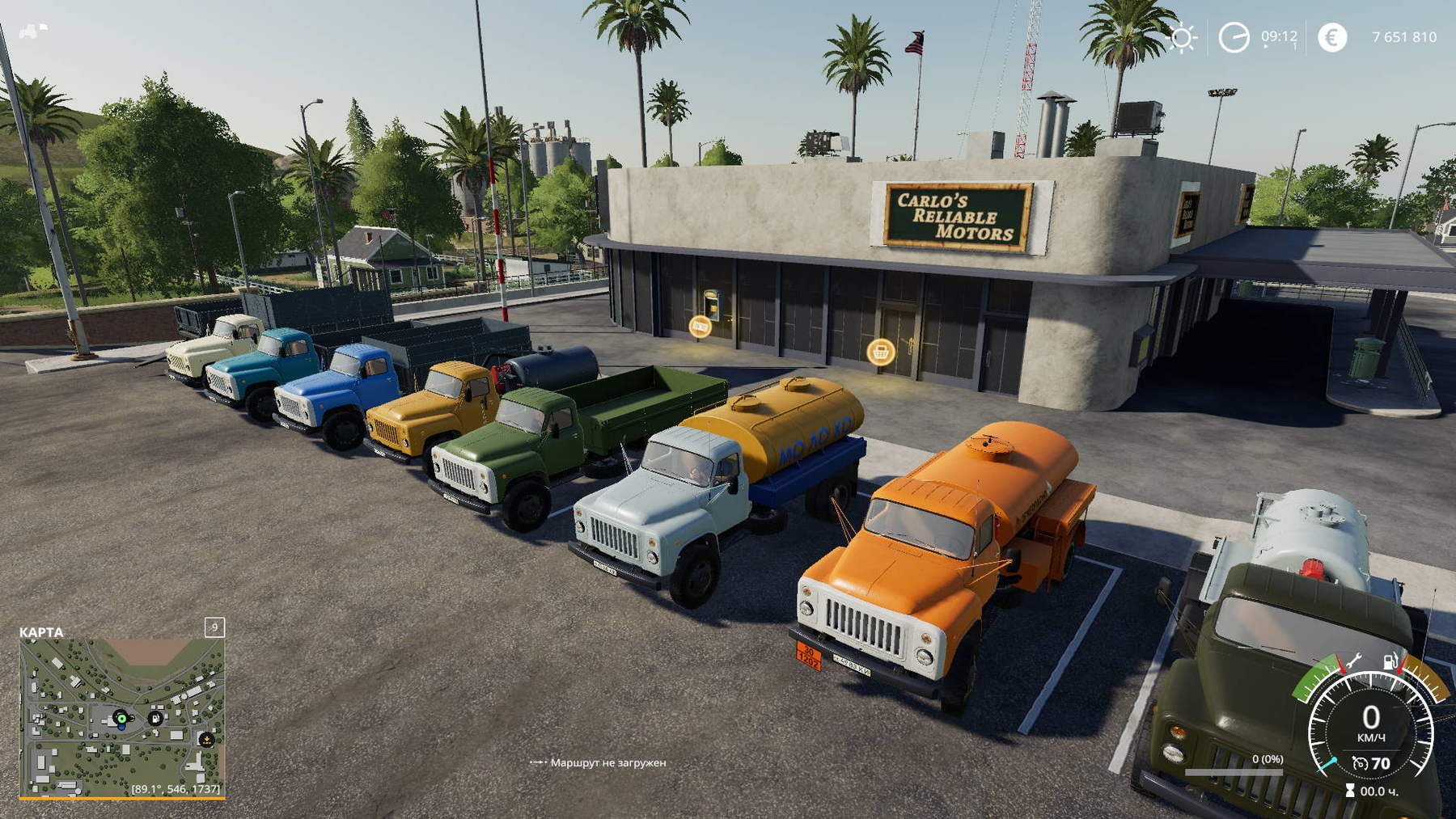1456x819 pixels.
Task: Select the shop basket marker by the door
Action: tap(880, 352)
